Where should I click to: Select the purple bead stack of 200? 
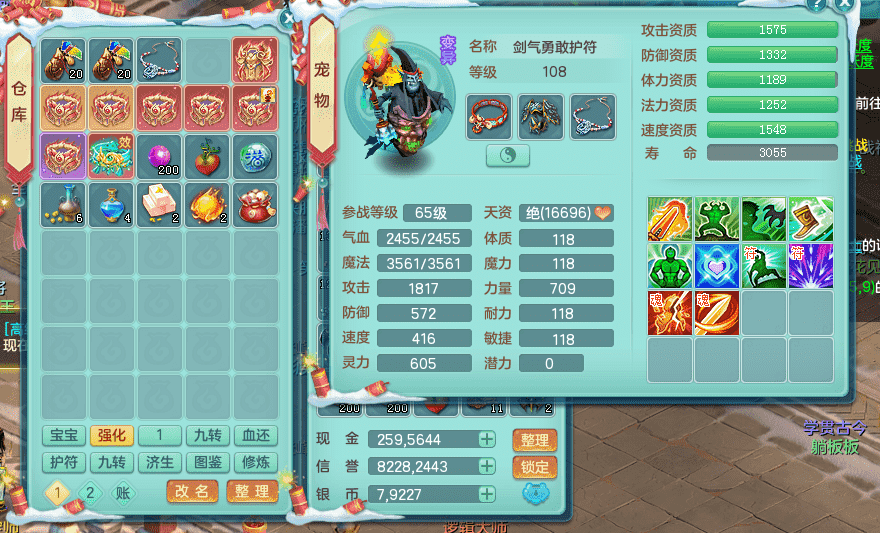pyautogui.click(x=160, y=156)
